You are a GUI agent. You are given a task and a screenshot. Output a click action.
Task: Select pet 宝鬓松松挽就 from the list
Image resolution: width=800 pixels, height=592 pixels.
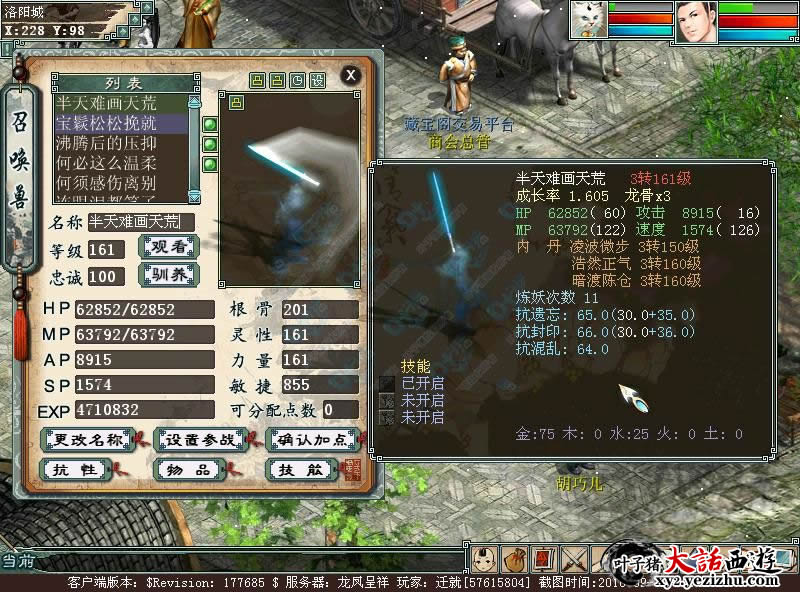click(120, 123)
